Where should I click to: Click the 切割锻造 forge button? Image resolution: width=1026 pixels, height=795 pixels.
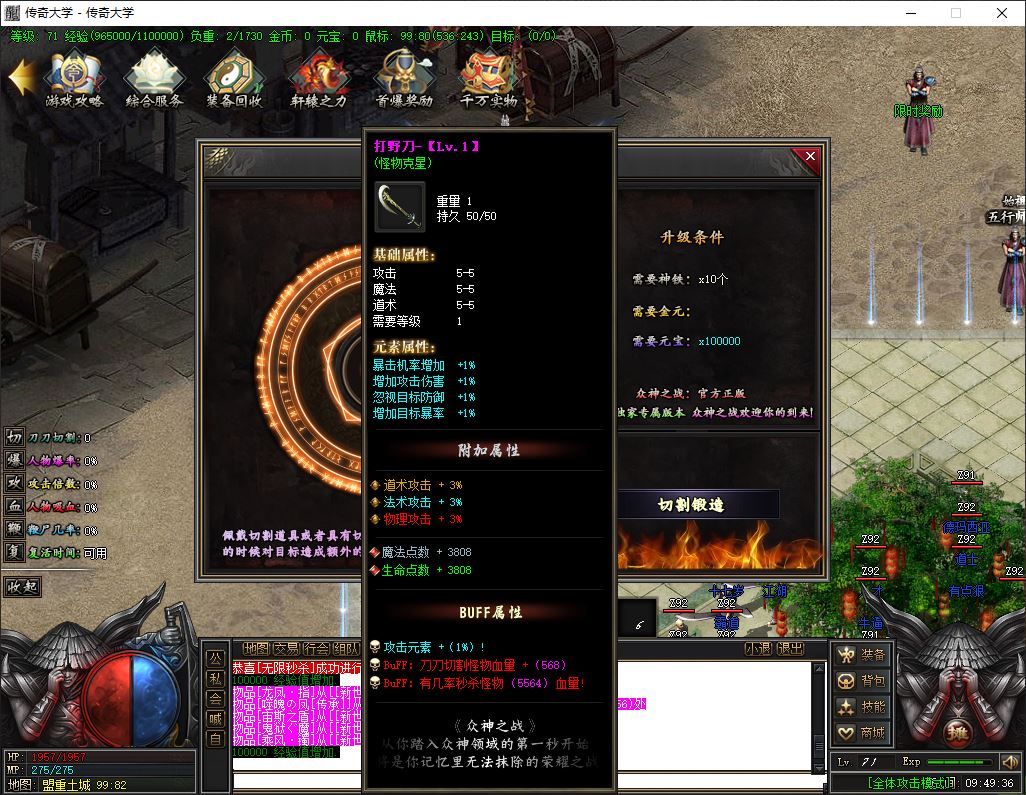click(x=691, y=505)
